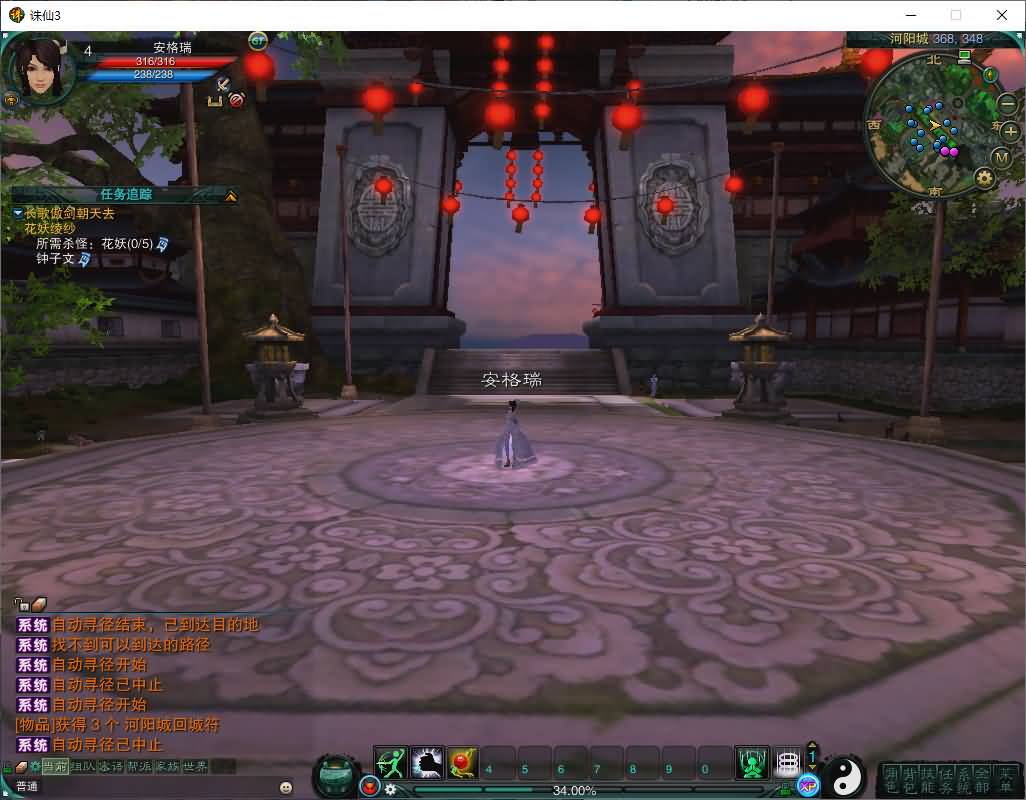Open the chat emoji smiley picker
1026x800 pixels.
coord(286,787)
